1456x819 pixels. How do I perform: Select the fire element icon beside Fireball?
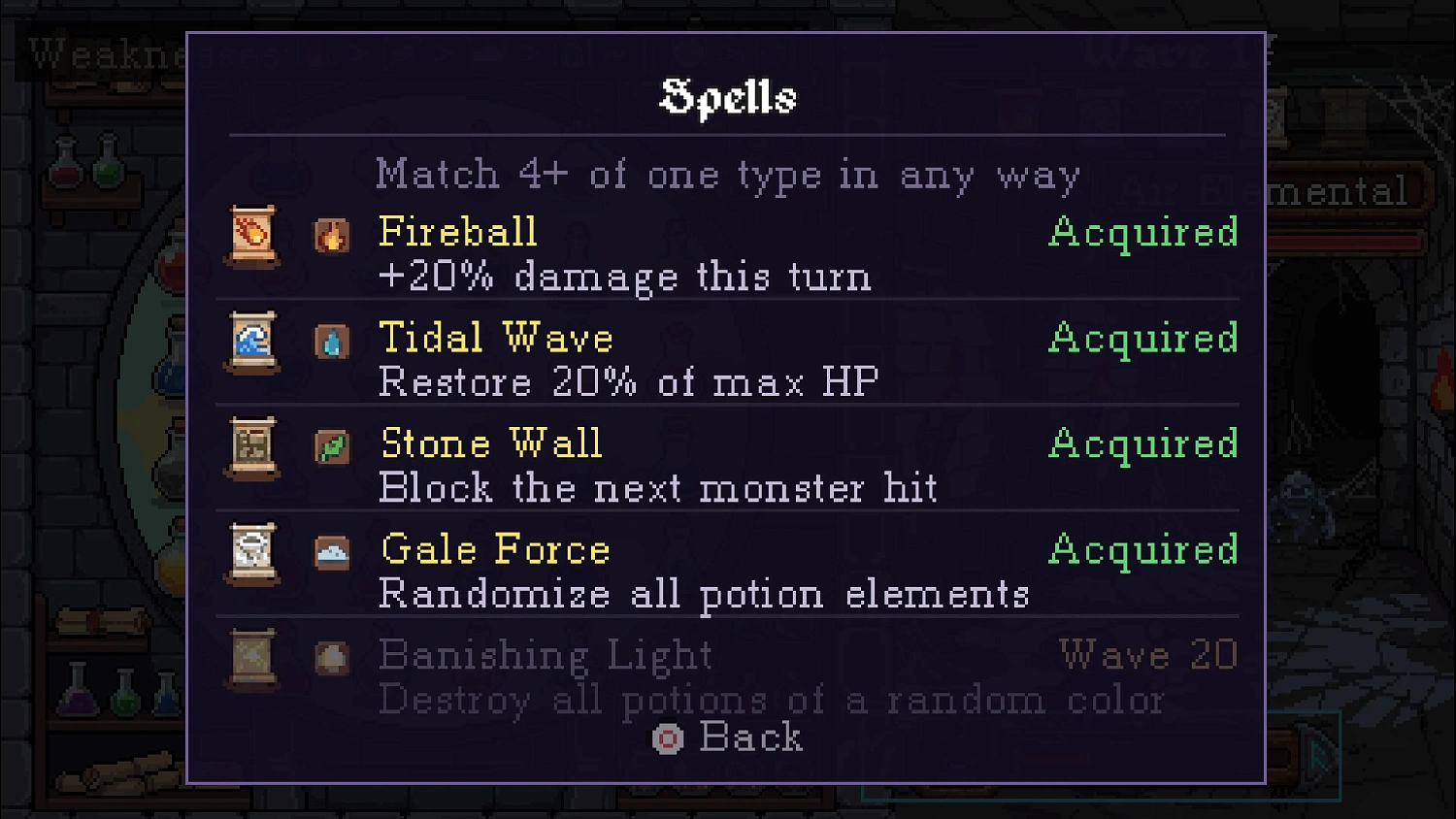pos(332,237)
